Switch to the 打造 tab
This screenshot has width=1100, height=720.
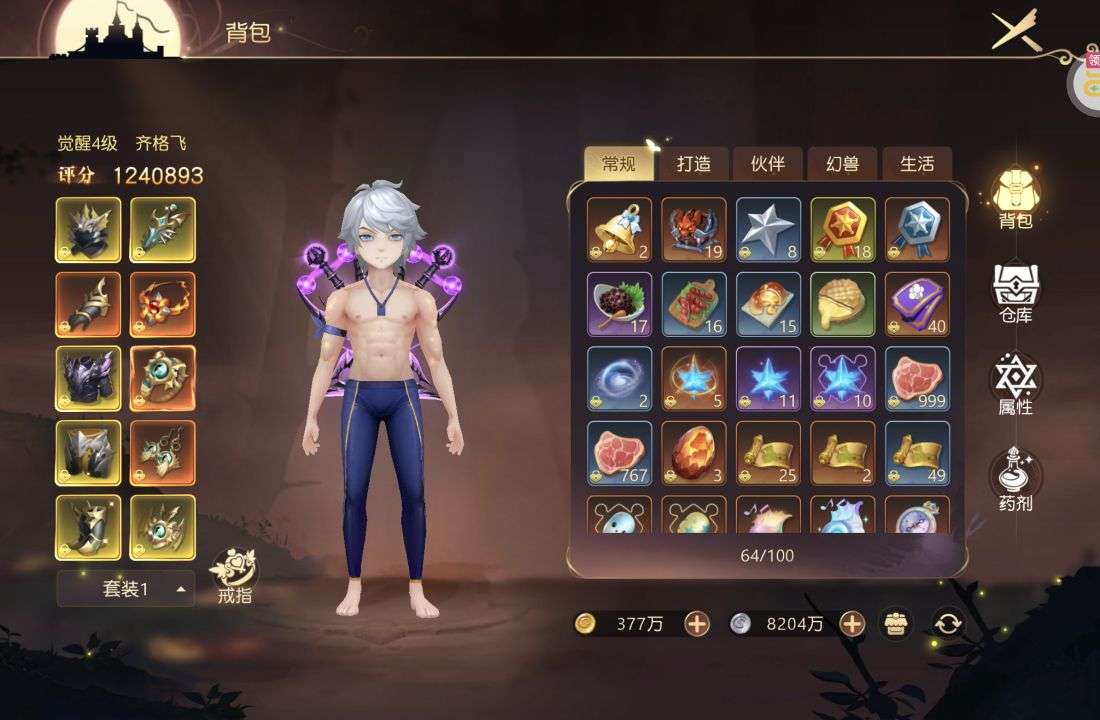pos(693,164)
